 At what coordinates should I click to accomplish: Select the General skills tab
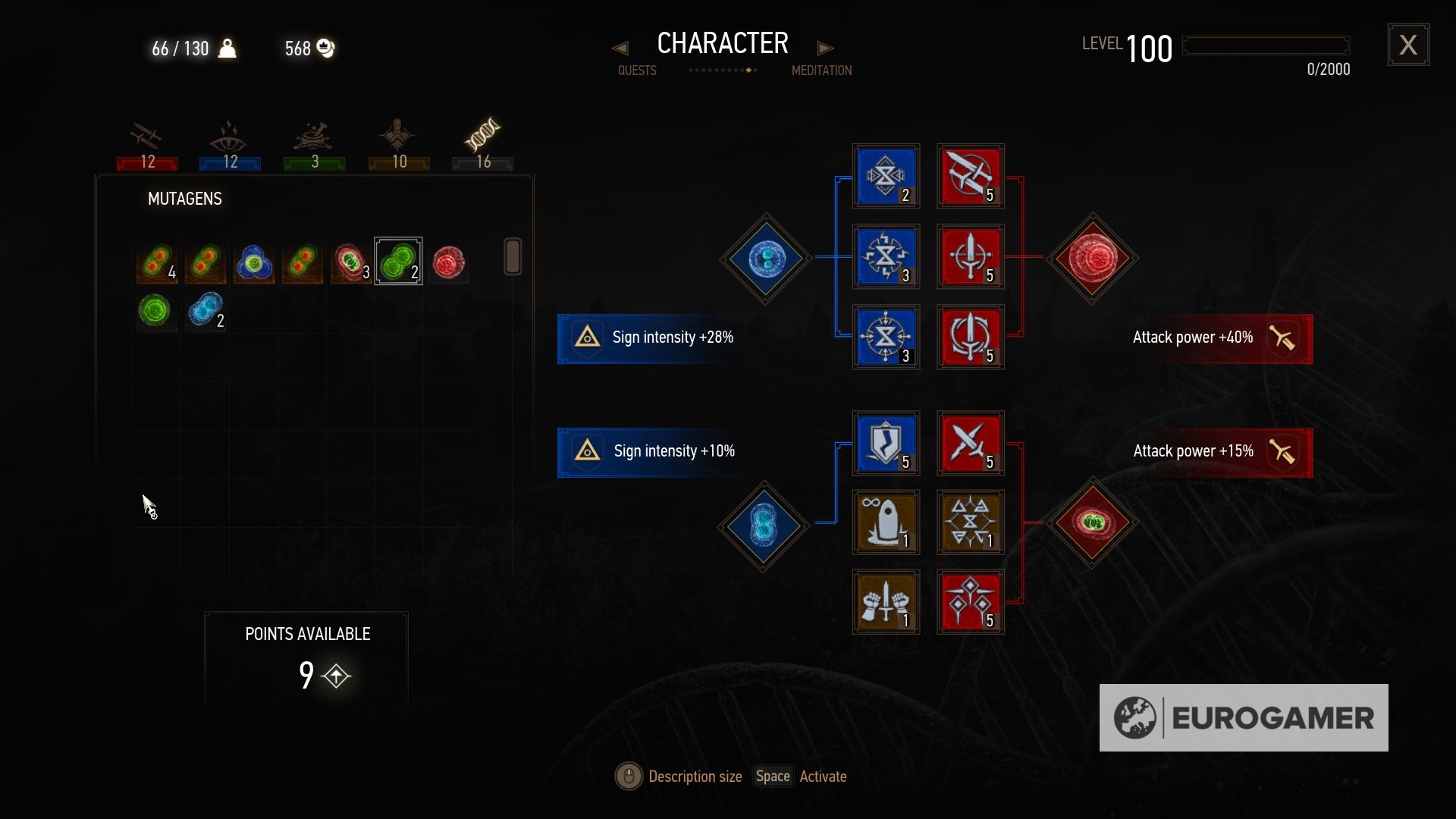[x=398, y=144]
